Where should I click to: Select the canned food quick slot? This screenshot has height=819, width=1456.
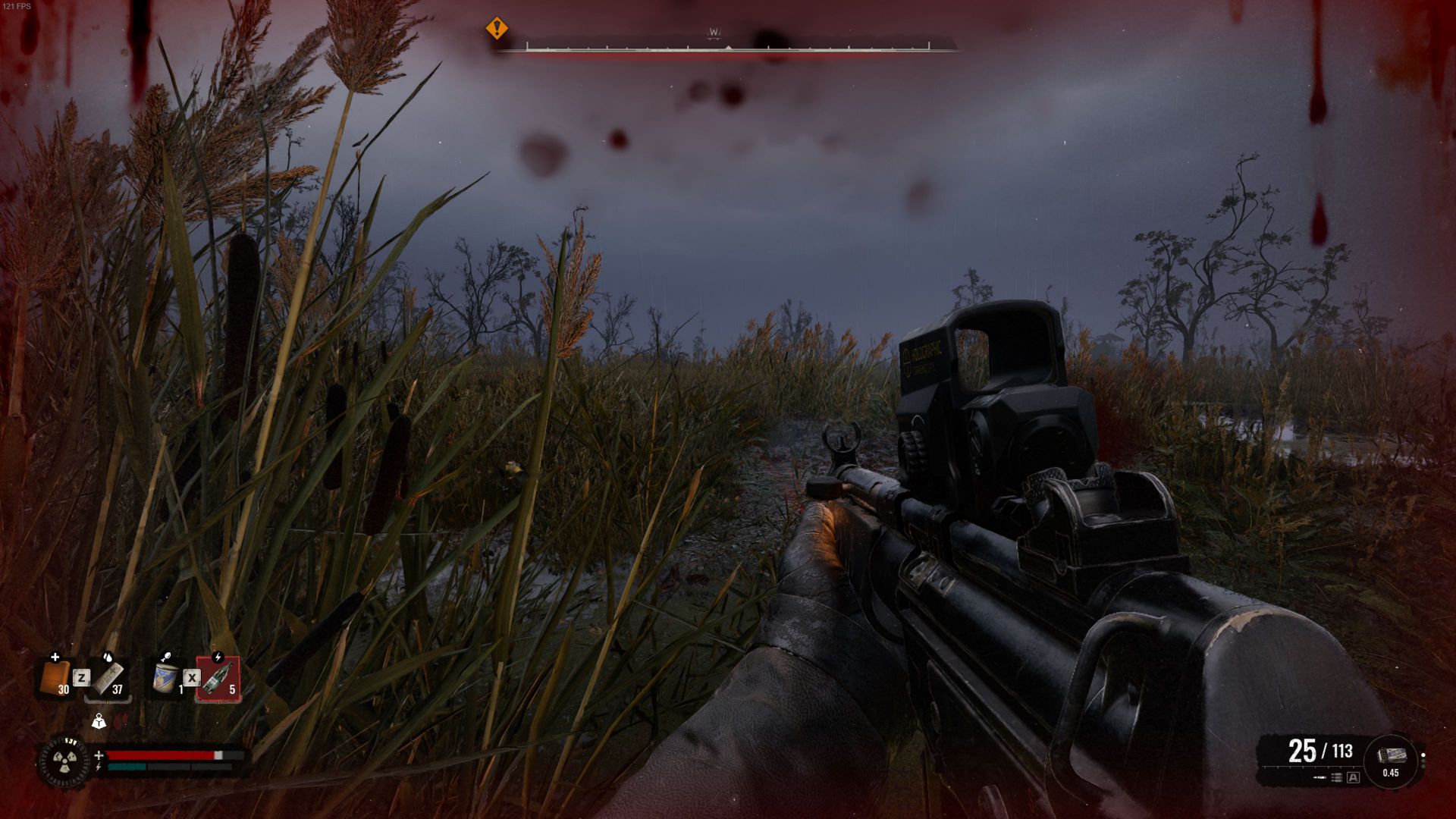[x=165, y=677]
